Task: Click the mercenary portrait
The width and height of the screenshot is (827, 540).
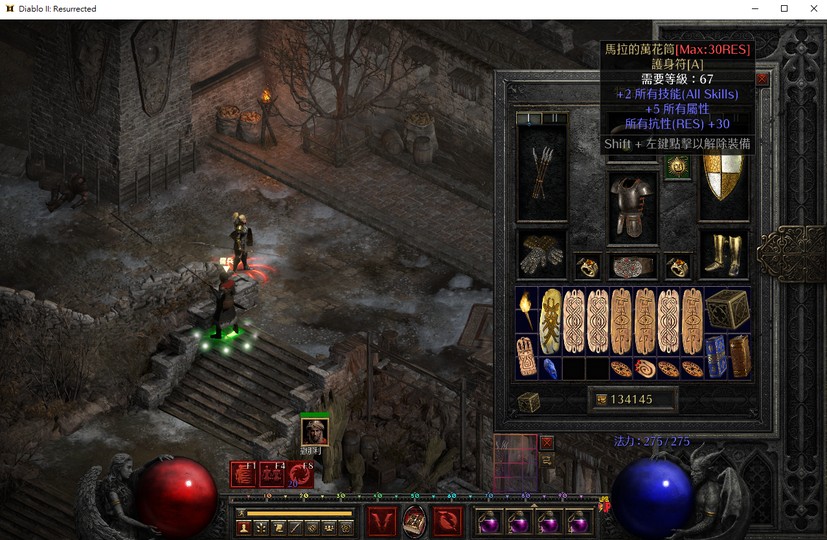Action: tap(314, 431)
